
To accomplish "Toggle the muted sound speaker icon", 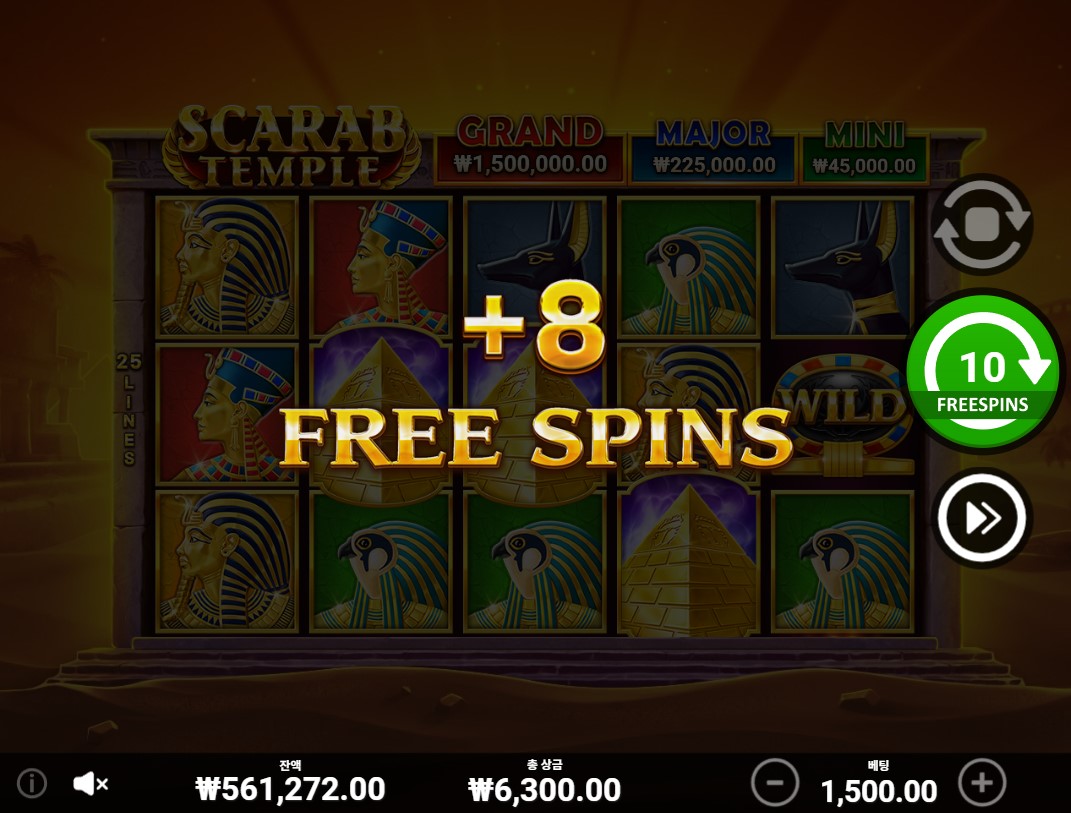I will click(x=90, y=784).
